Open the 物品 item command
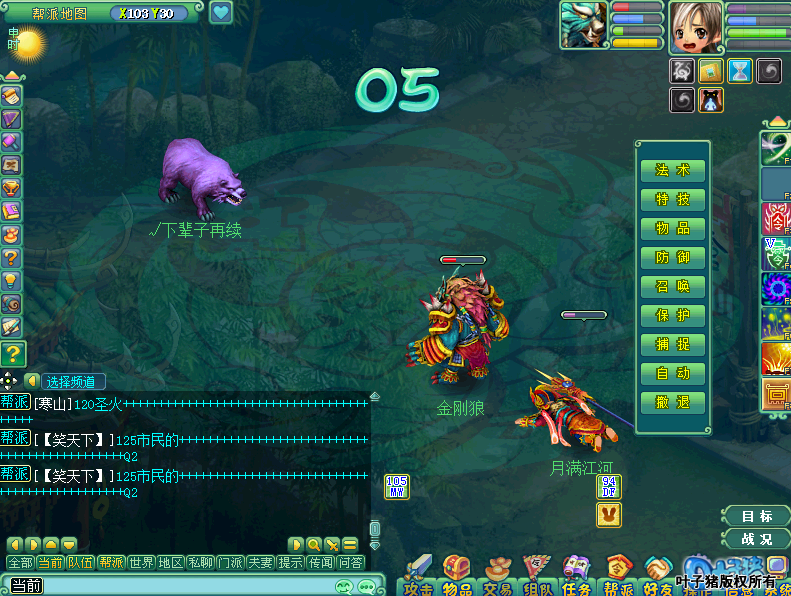Image resolution: width=791 pixels, height=596 pixels. [673, 228]
